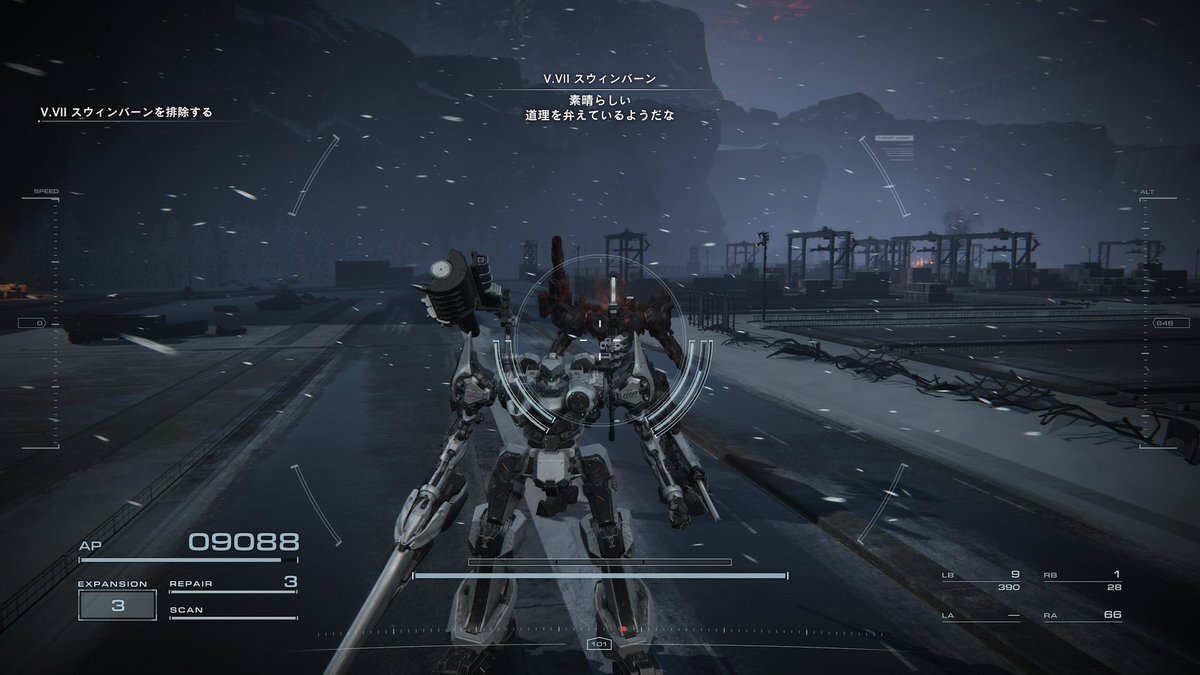Select the LB weapon slot

[981, 580]
